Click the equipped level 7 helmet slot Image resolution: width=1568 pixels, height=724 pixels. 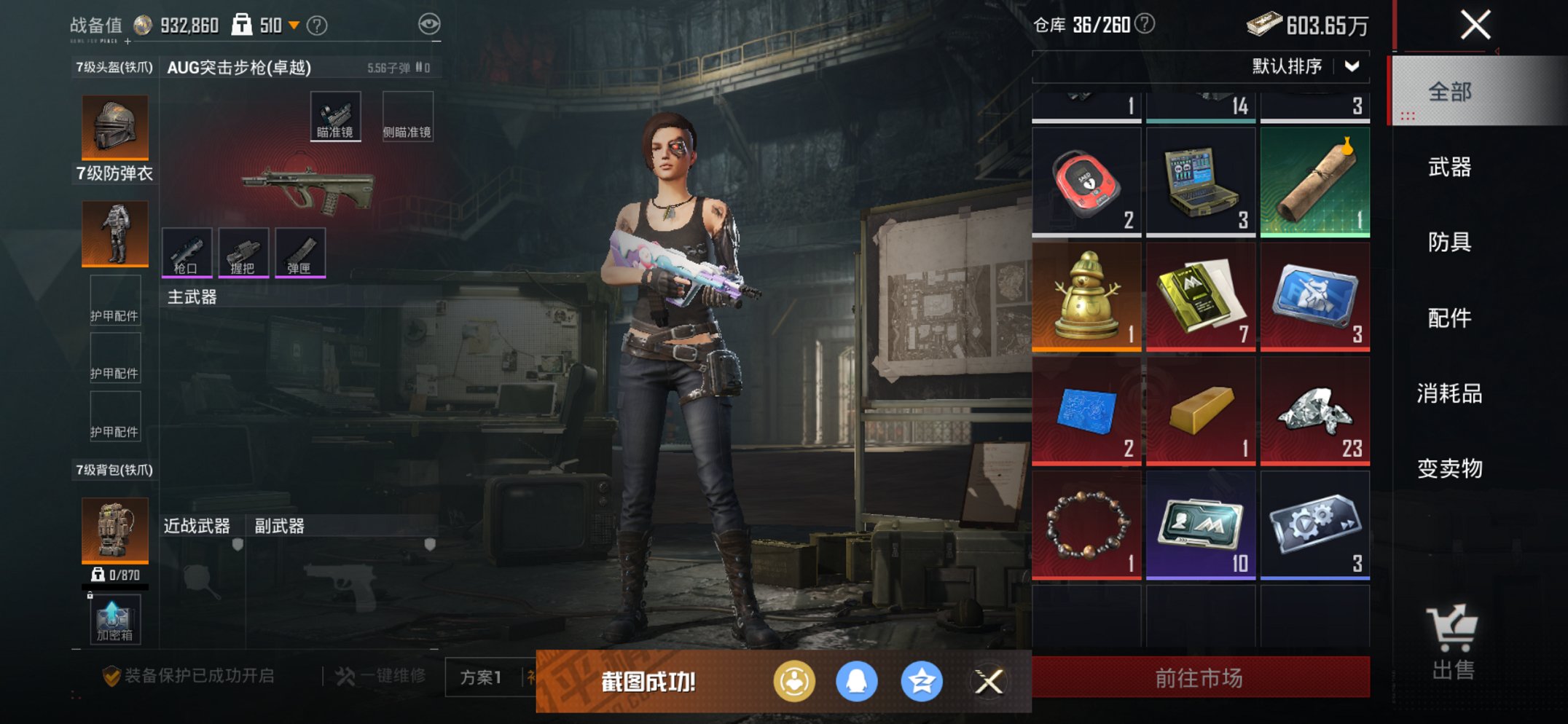tap(115, 127)
